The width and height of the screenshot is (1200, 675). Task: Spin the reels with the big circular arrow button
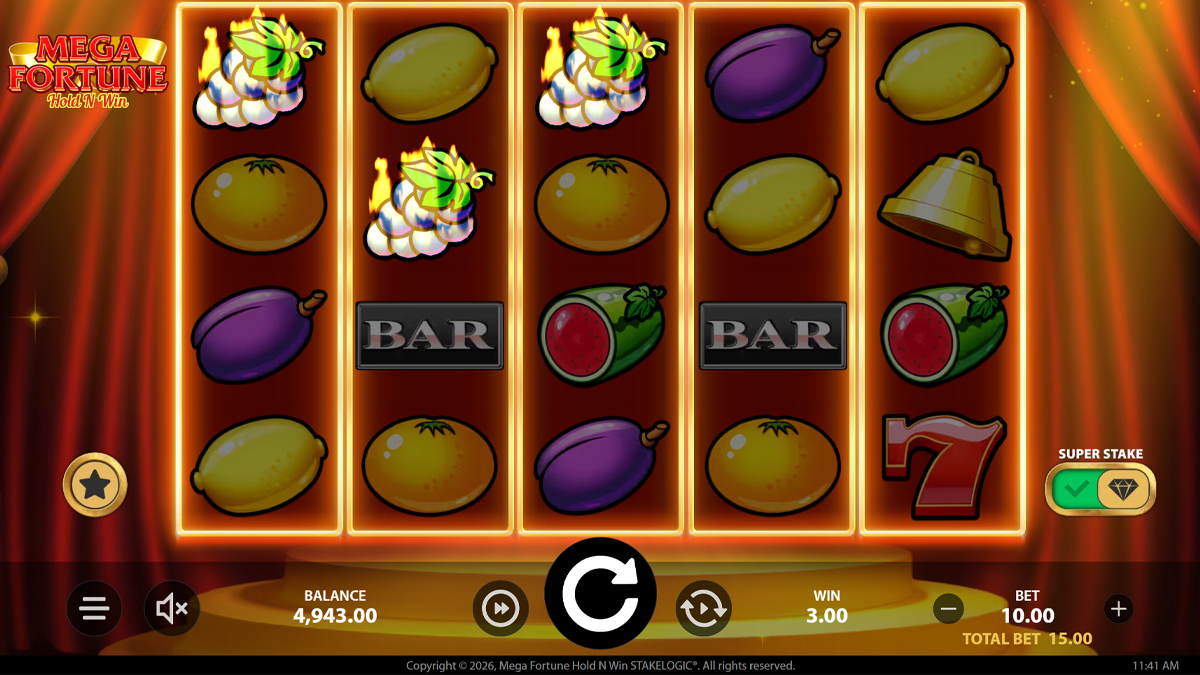(600, 594)
